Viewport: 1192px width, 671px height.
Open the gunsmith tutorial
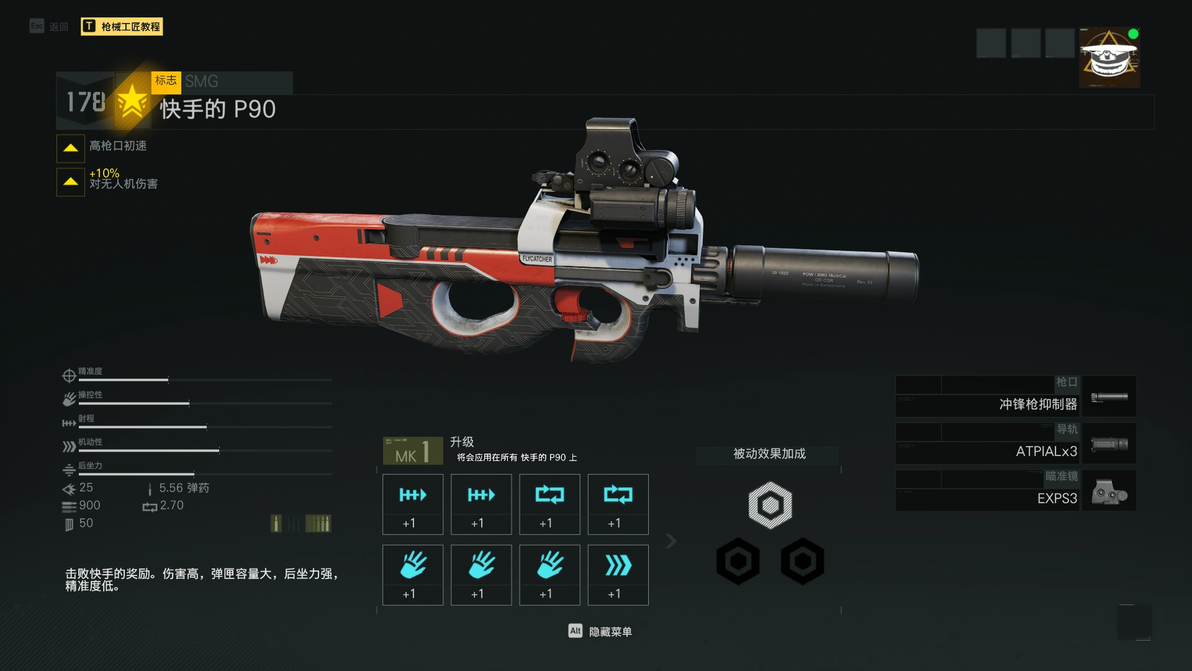coord(121,27)
